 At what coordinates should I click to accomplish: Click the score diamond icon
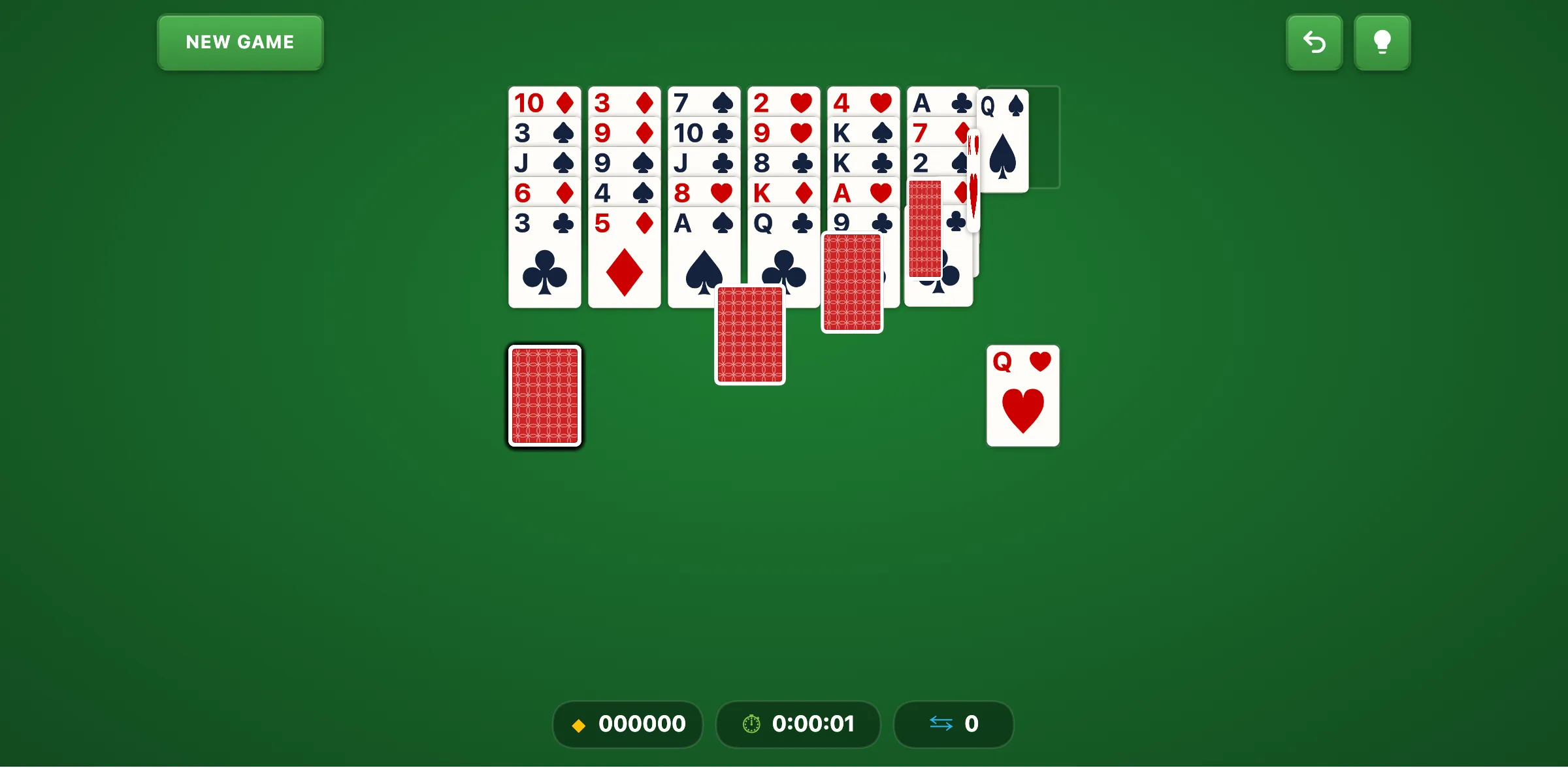coord(579,724)
